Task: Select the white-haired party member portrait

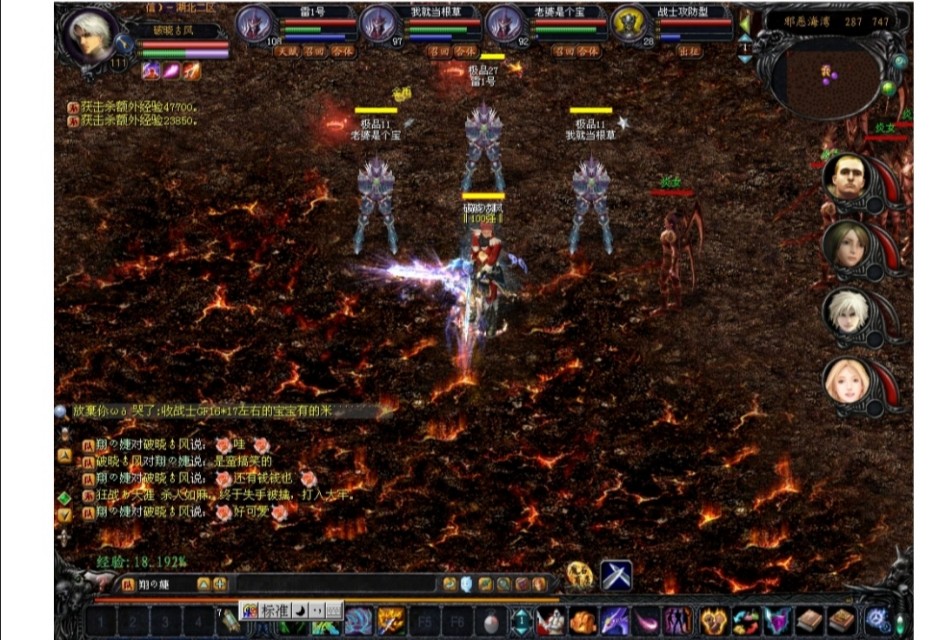Action: pos(847,312)
